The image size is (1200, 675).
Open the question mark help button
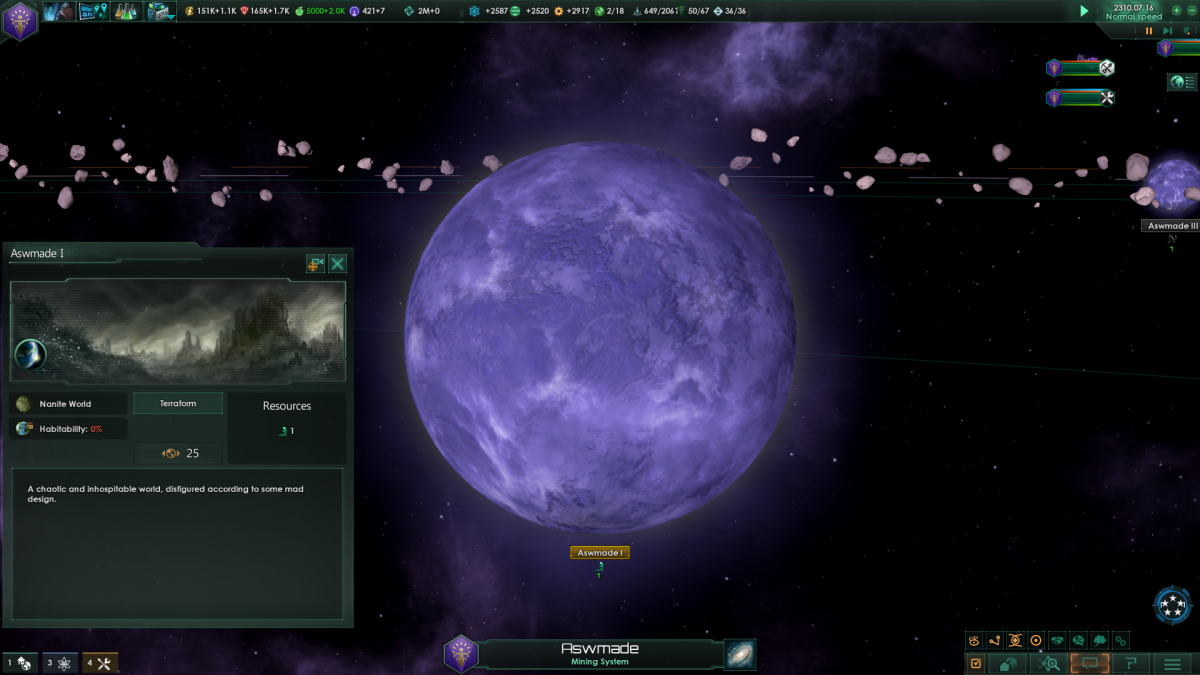[1131, 663]
